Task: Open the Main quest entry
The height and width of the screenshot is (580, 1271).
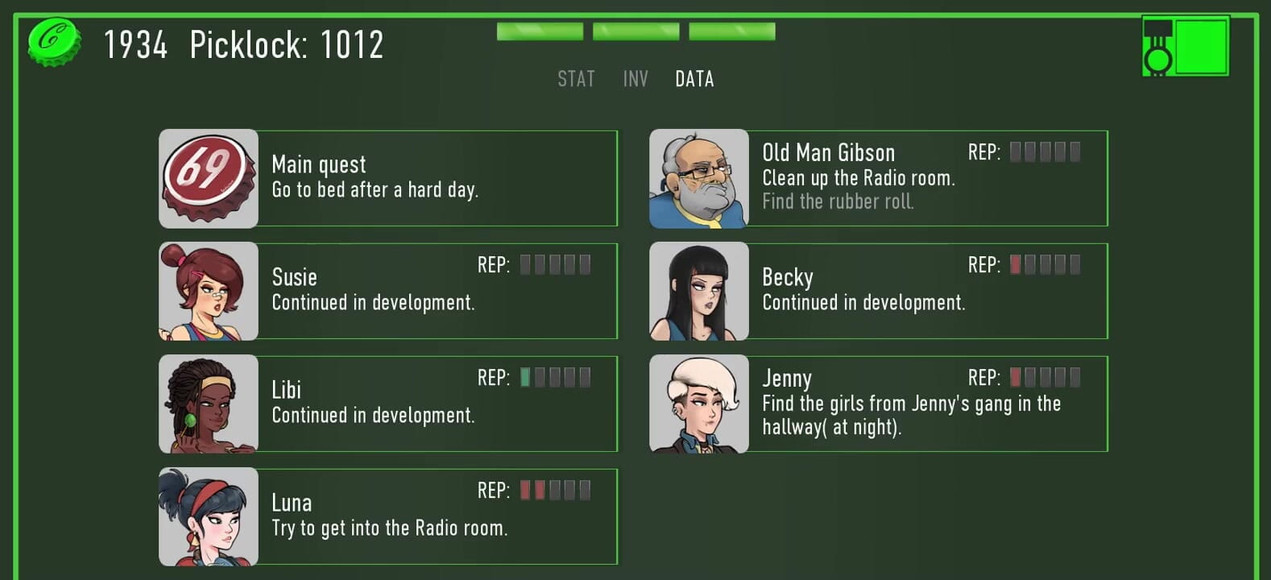Action: [x=388, y=178]
